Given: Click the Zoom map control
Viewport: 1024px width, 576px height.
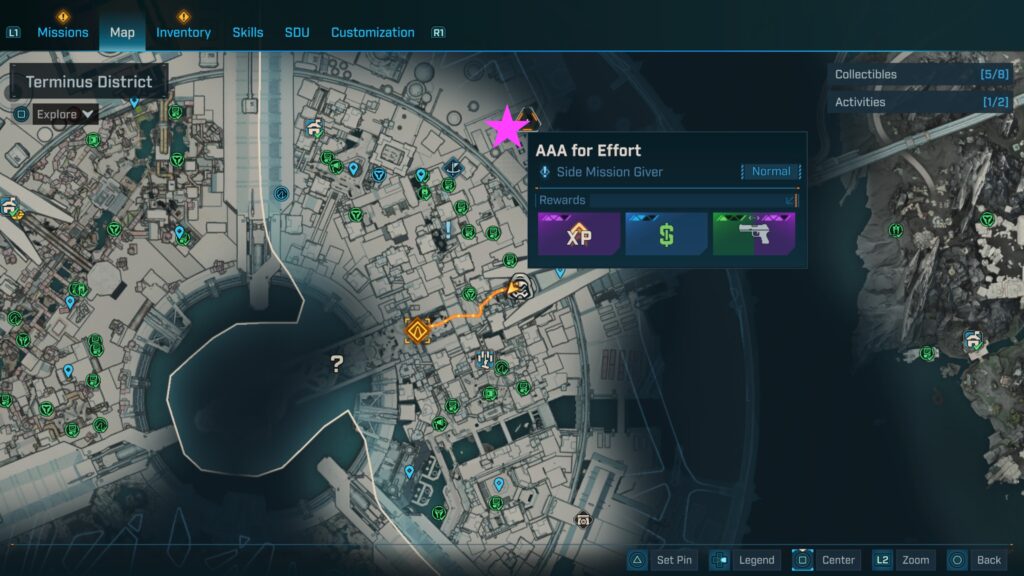Looking at the screenshot, I should click(x=904, y=560).
